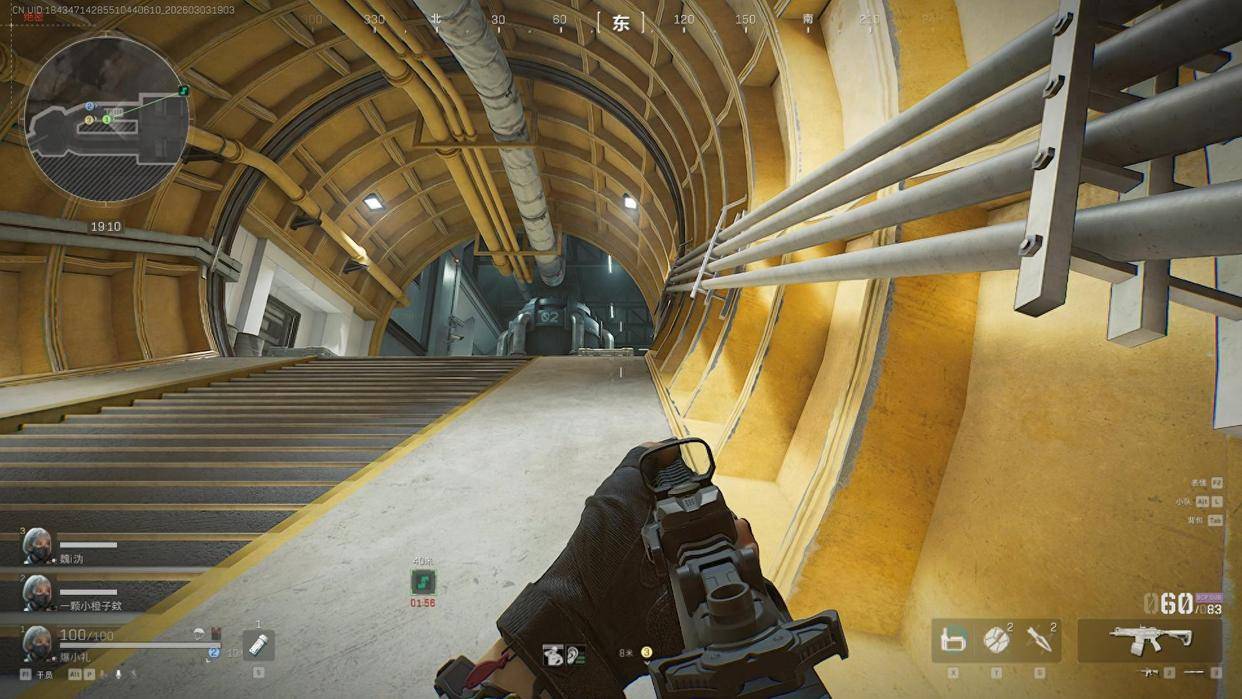The width and height of the screenshot is (1242, 699).
Task: Select the throwing knife equipment slot
Action: click(x=1039, y=640)
